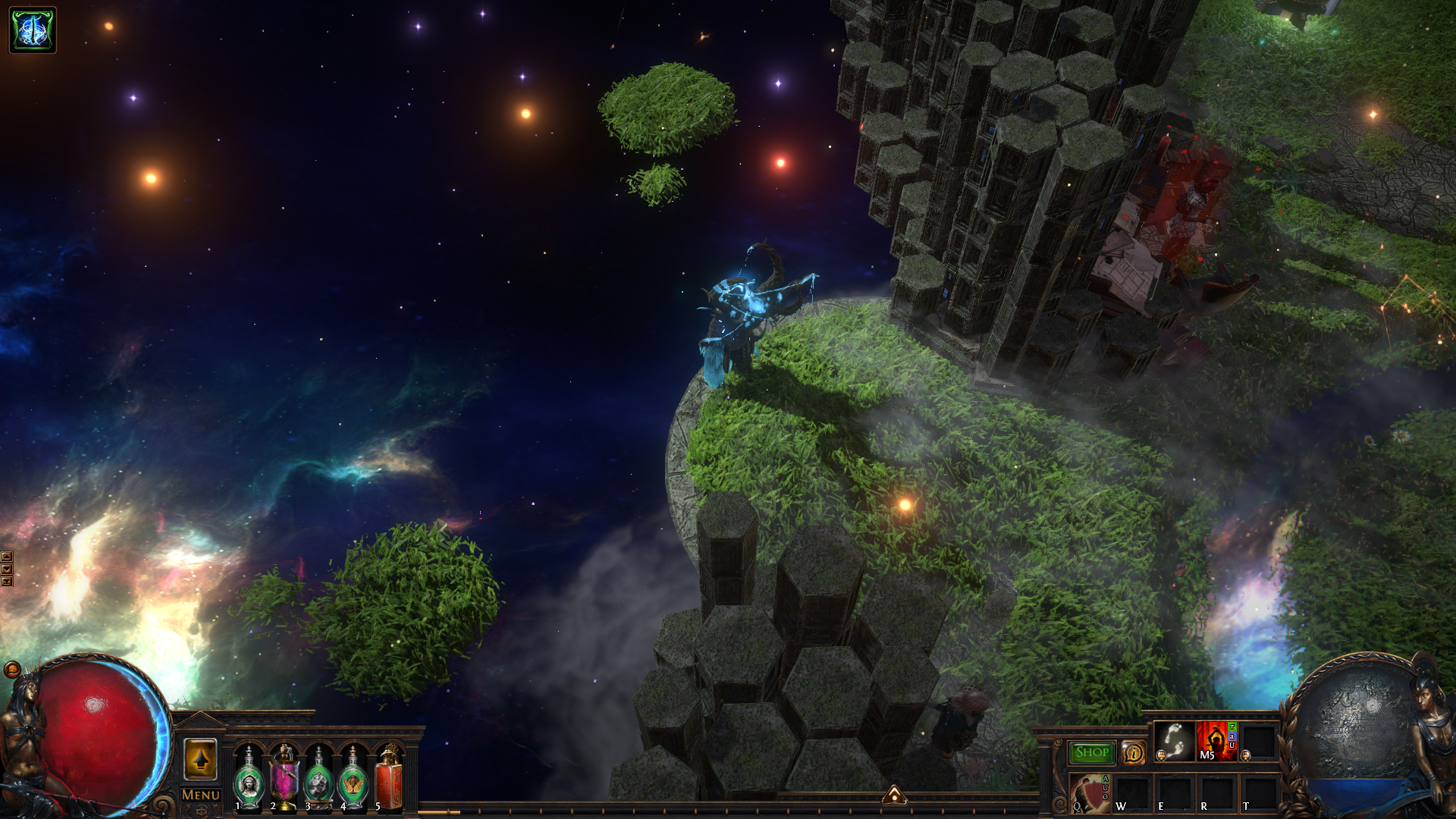Click the orange info speech-bubble button

(1133, 752)
